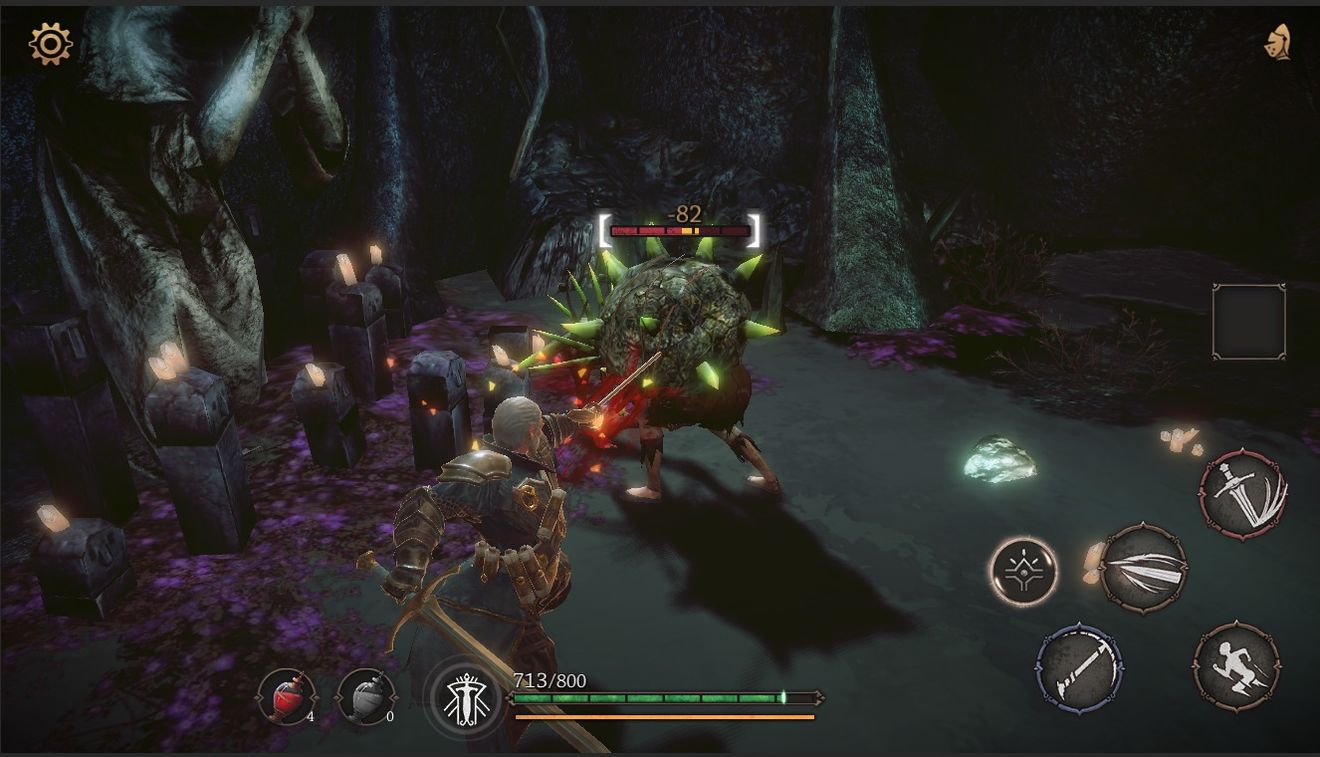Open the knight helmet character menu
The height and width of the screenshot is (757, 1320).
tap(1277, 42)
